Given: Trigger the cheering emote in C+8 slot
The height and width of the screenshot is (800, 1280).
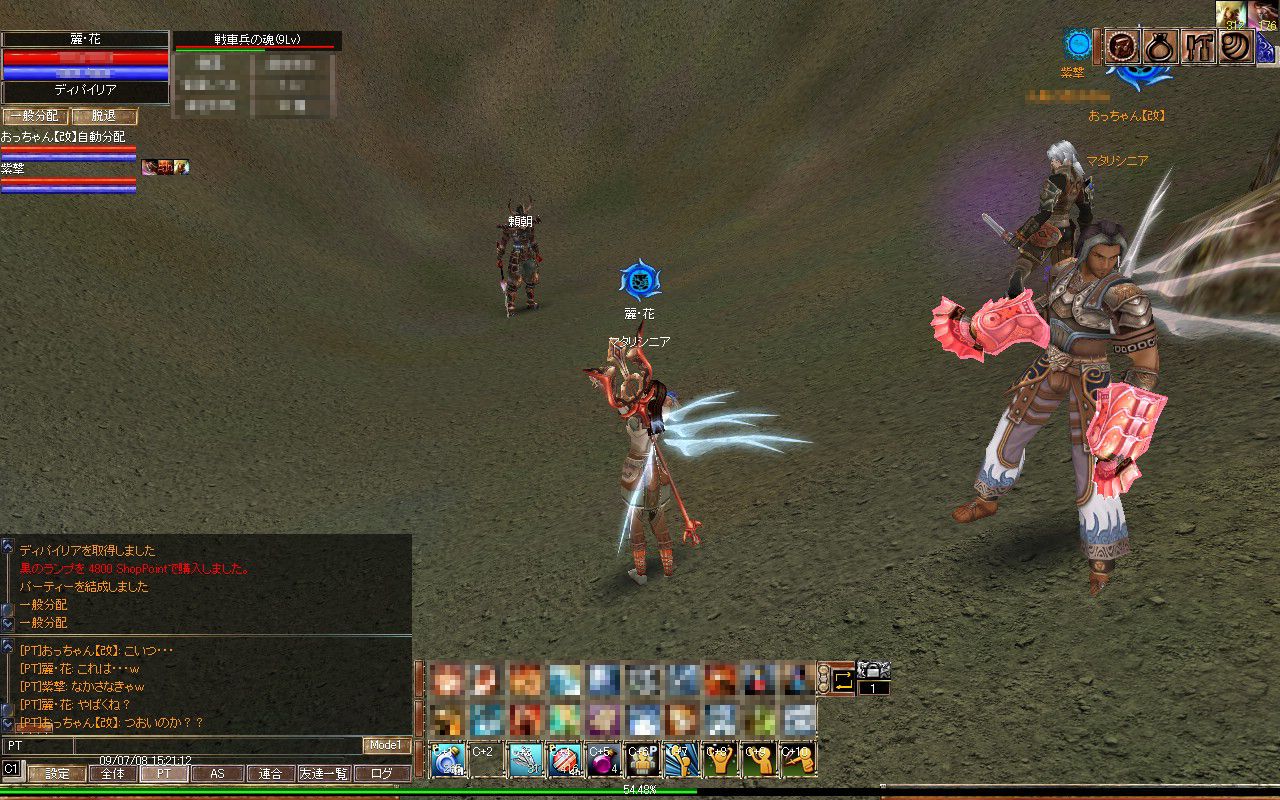Looking at the screenshot, I should (720, 759).
